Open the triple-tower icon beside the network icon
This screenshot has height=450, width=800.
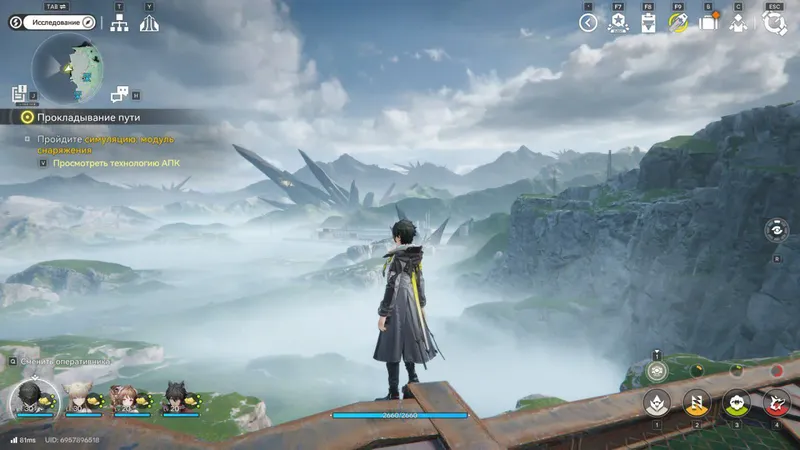[150, 23]
